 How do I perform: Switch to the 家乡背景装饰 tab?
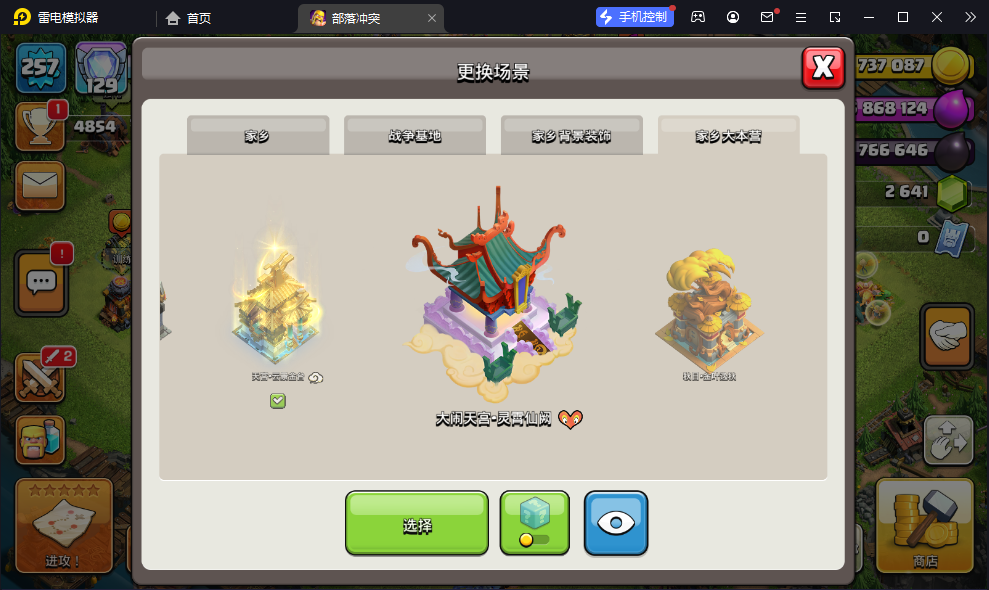coord(571,135)
